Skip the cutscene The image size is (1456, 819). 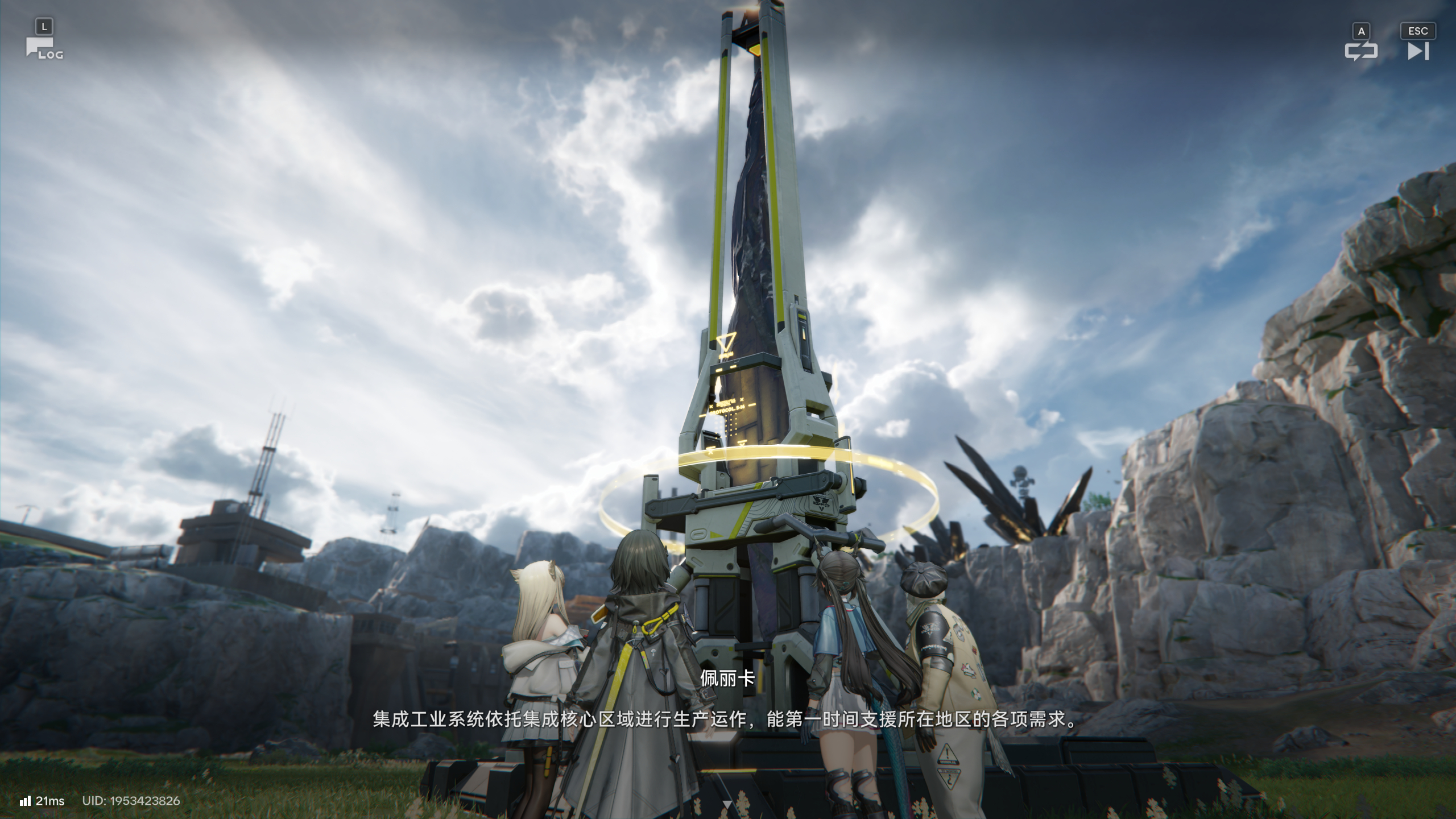coord(1417,51)
